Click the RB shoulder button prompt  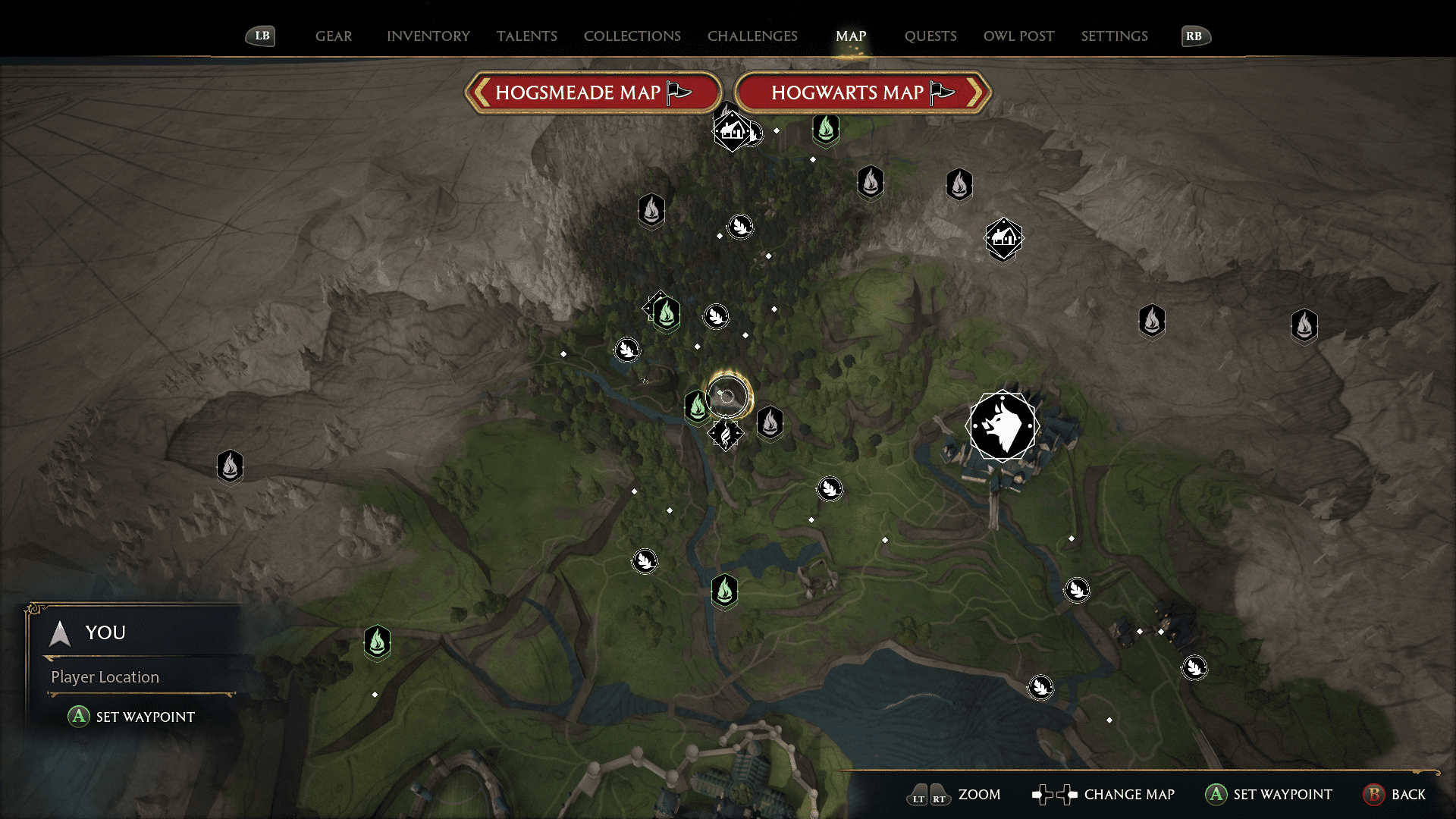tap(1196, 36)
